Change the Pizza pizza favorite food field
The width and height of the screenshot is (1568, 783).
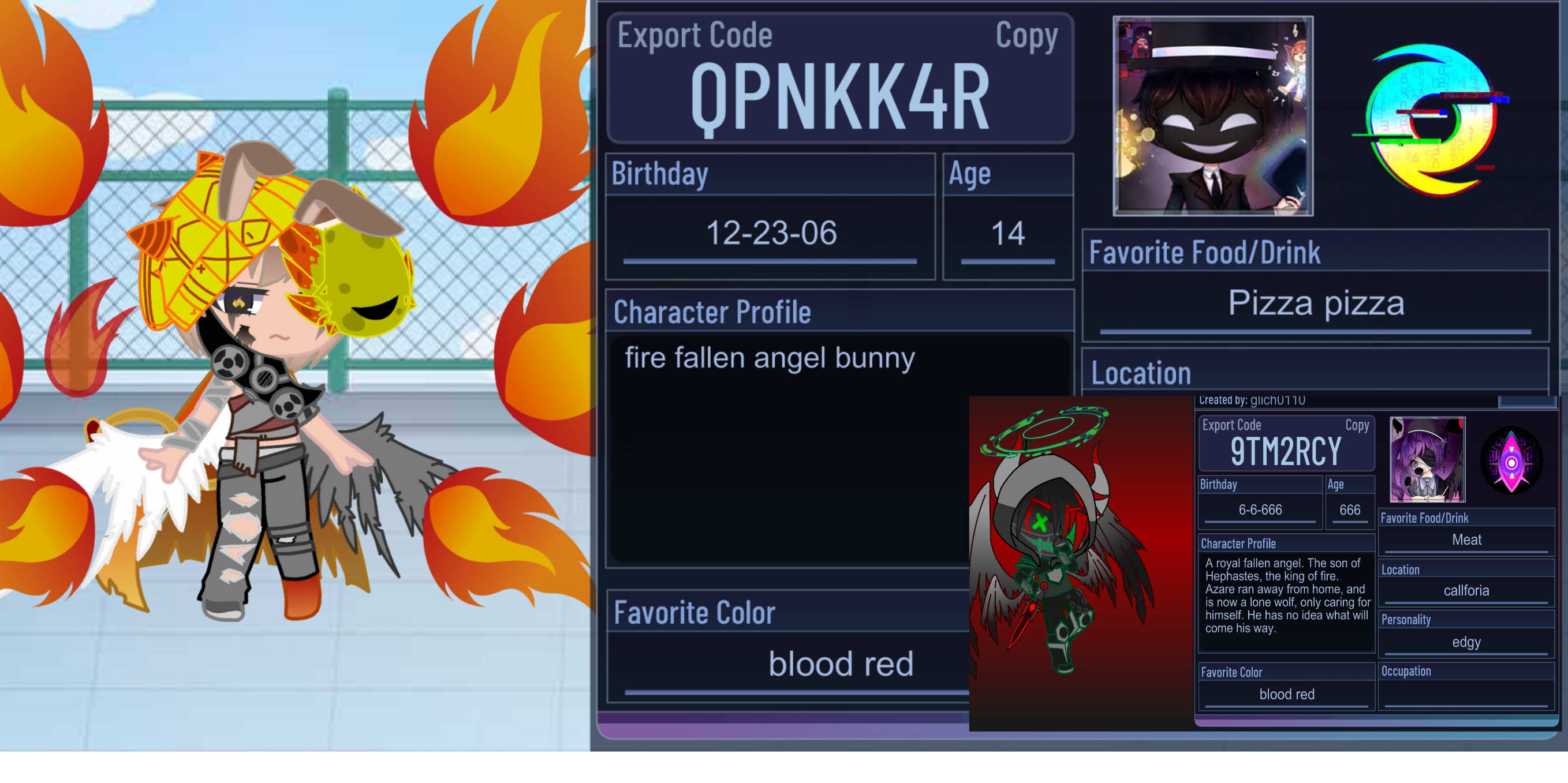[1315, 304]
